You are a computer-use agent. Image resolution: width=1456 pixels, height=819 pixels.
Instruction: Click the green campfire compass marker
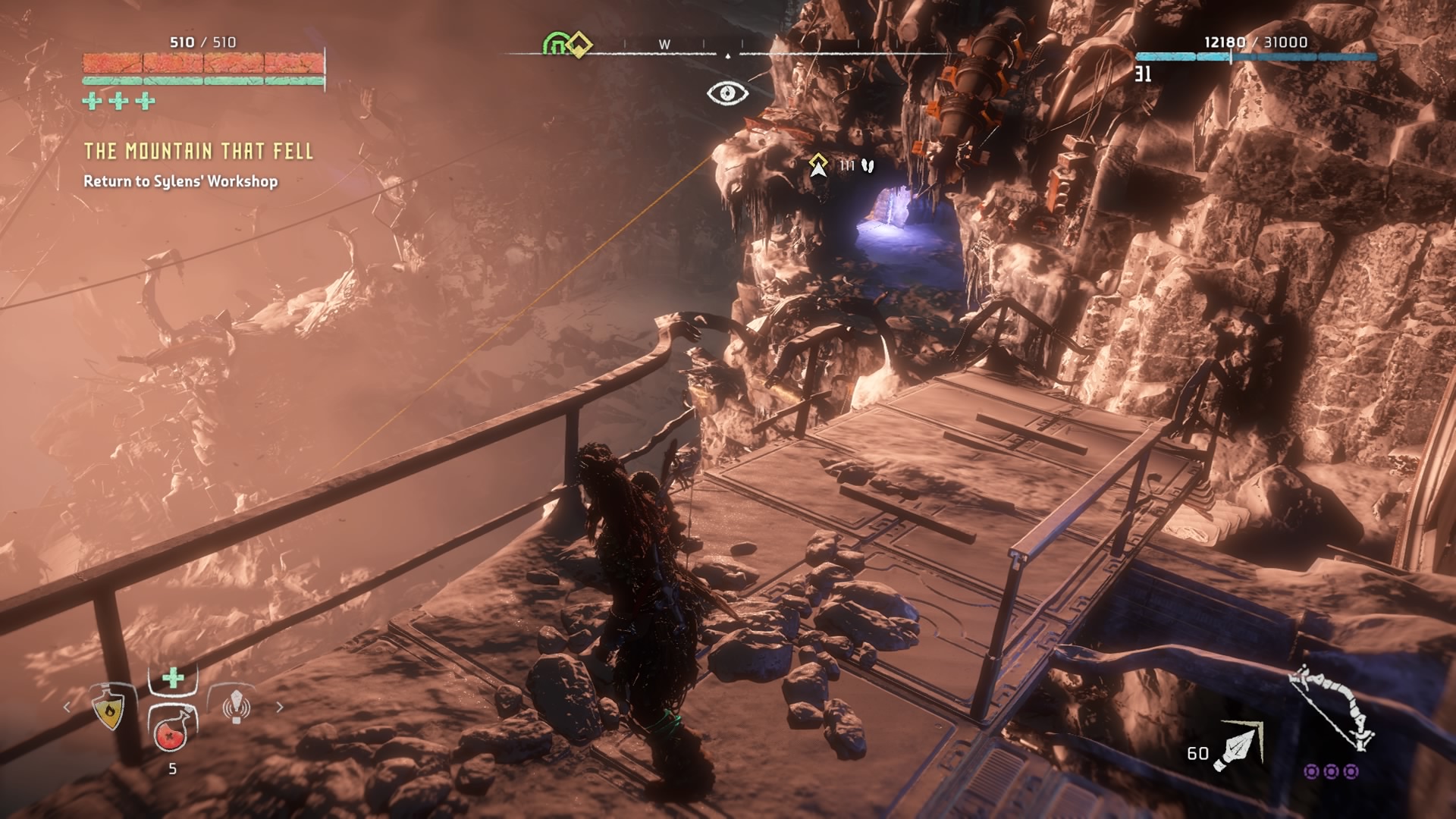point(556,45)
